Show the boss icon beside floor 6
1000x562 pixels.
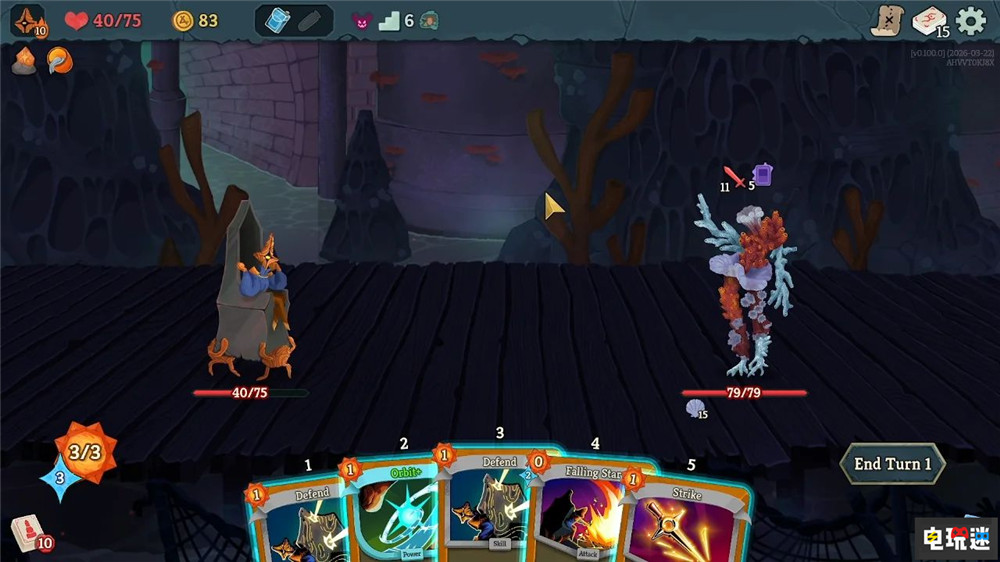(x=429, y=21)
